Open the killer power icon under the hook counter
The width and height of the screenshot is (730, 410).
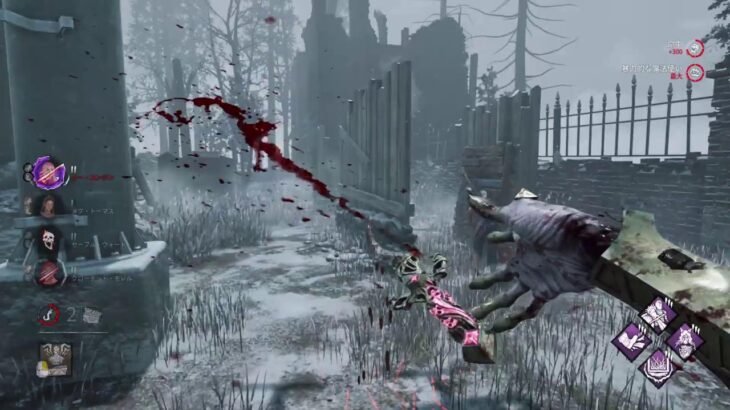54,359
